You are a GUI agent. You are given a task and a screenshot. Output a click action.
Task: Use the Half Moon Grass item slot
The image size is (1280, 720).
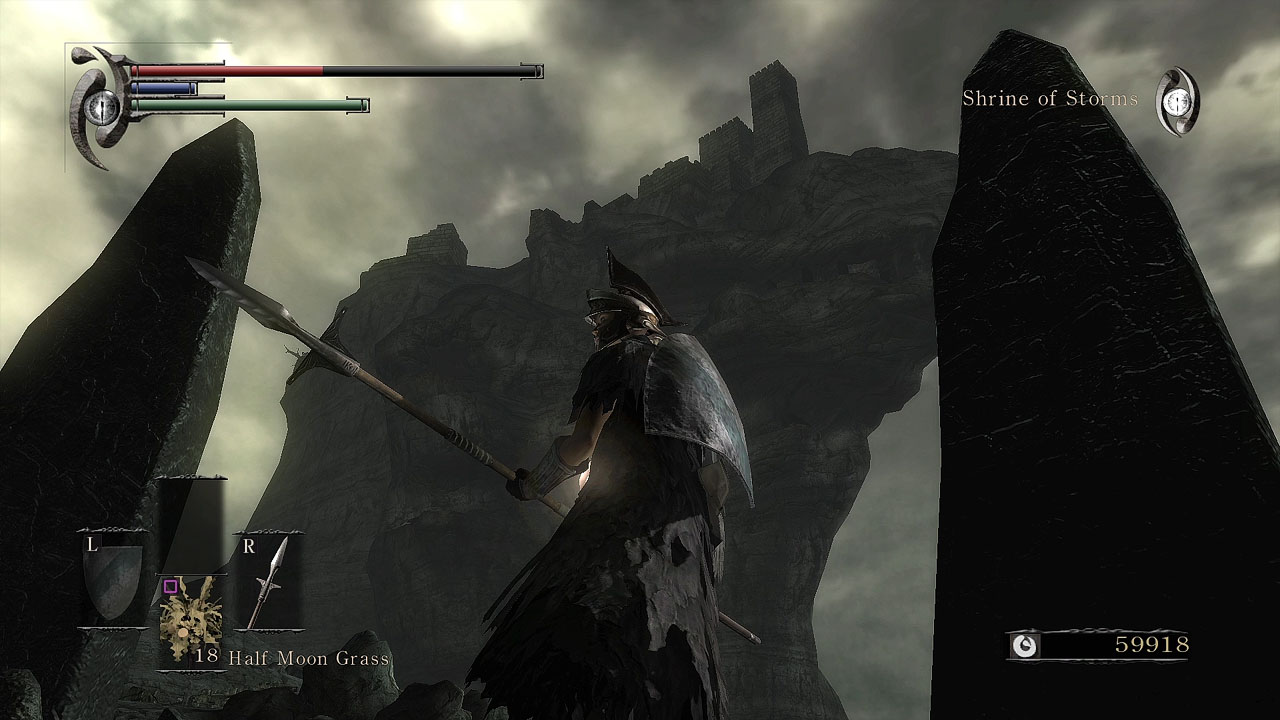coord(191,620)
